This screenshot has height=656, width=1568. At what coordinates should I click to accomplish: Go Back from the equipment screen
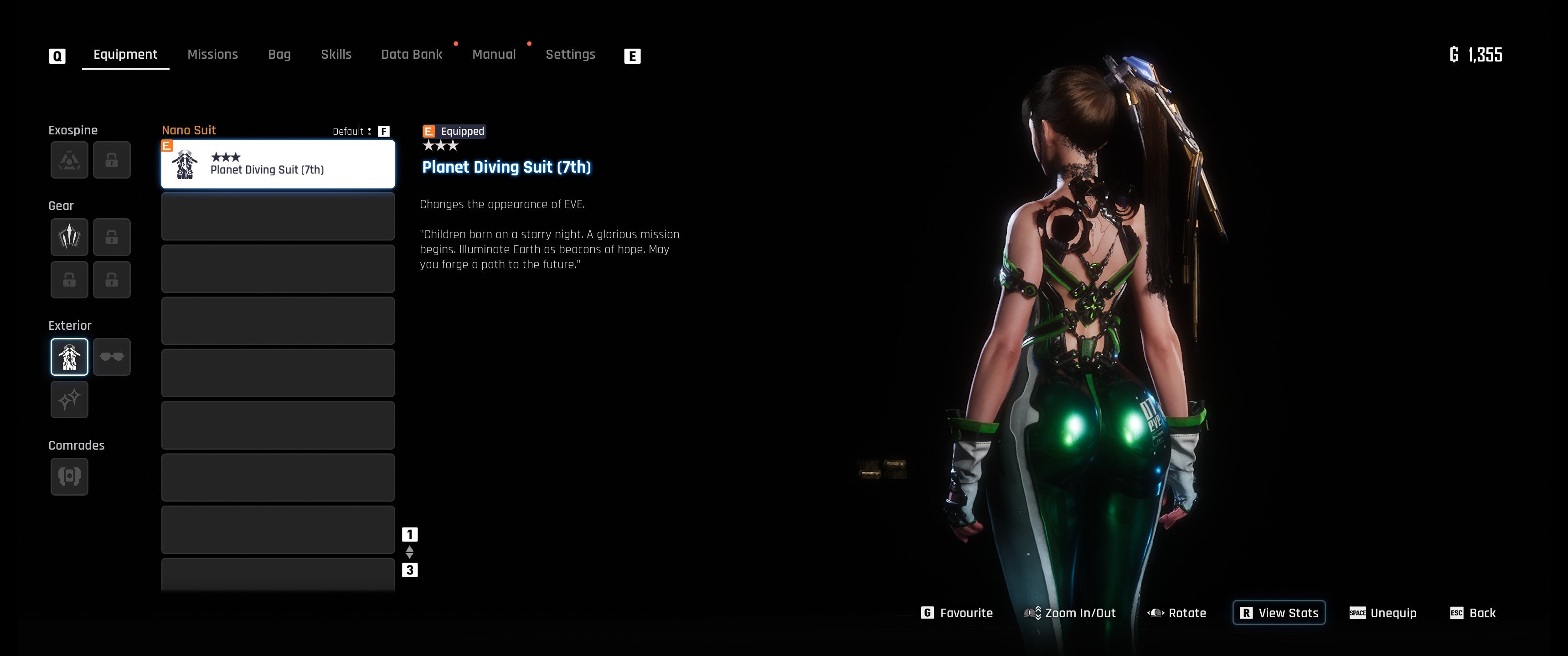(1473, 613)
